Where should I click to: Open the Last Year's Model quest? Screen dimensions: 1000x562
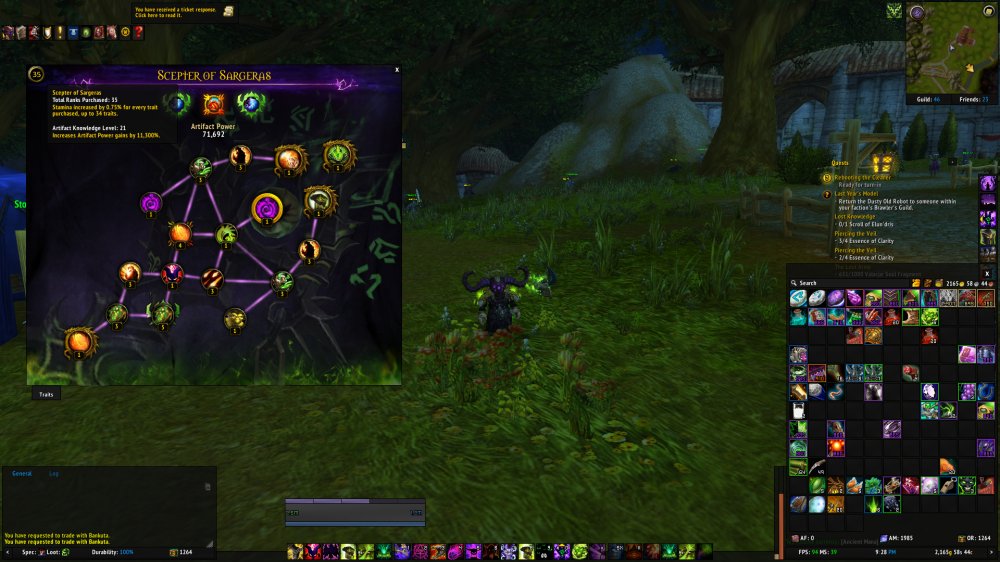coord(857,193)
